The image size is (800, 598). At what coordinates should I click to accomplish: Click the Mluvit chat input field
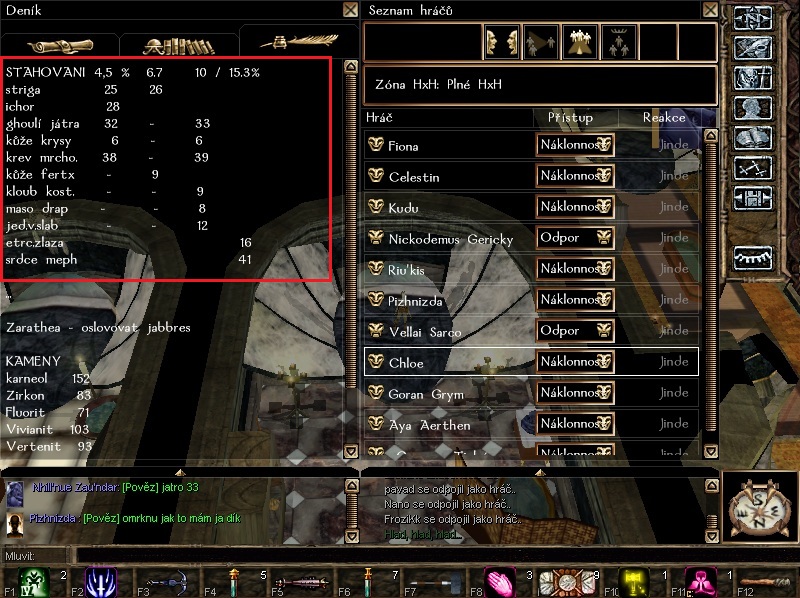pyautogui.click(x=400, y=555)
